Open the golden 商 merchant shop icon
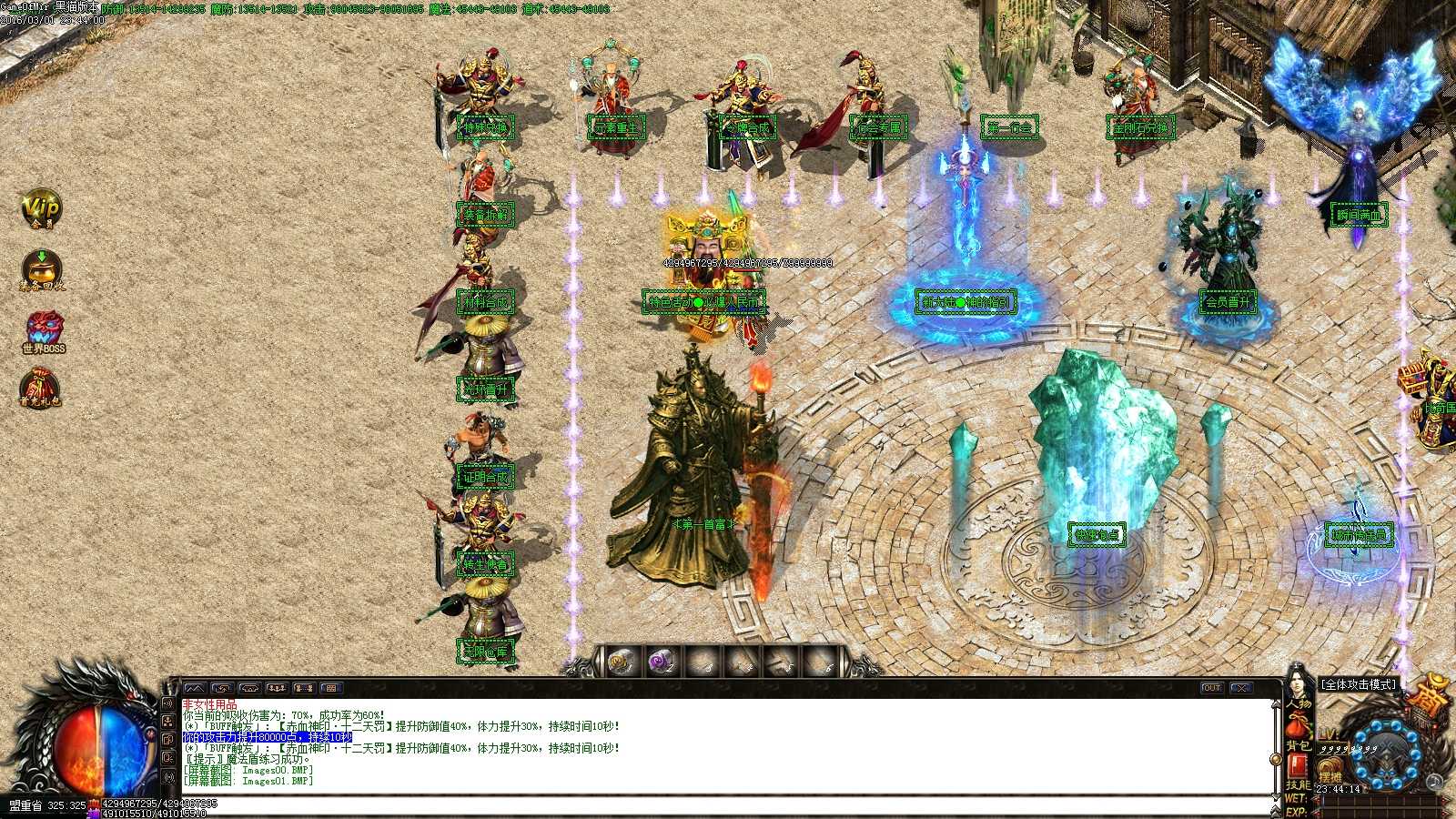 click(x=1428, y=693)
